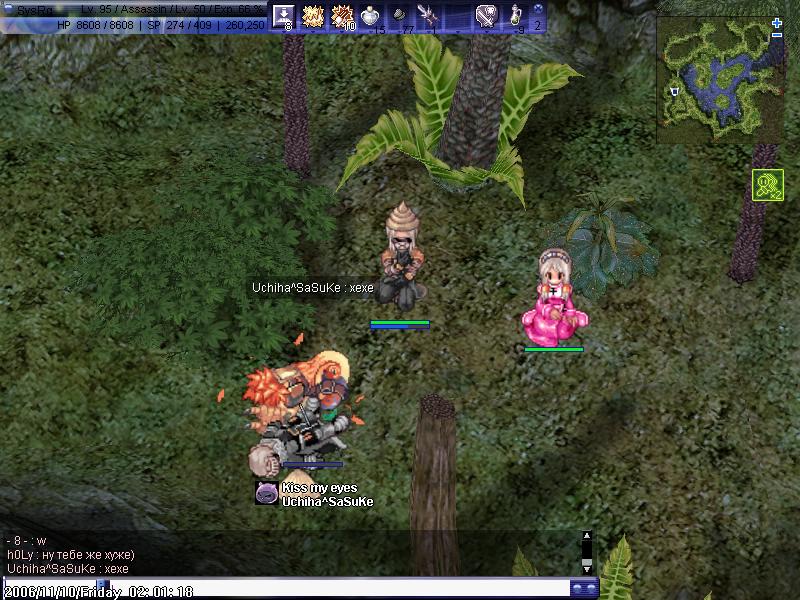
Task: Select the dagger item in hotbar
Action: tap(428, 16)
